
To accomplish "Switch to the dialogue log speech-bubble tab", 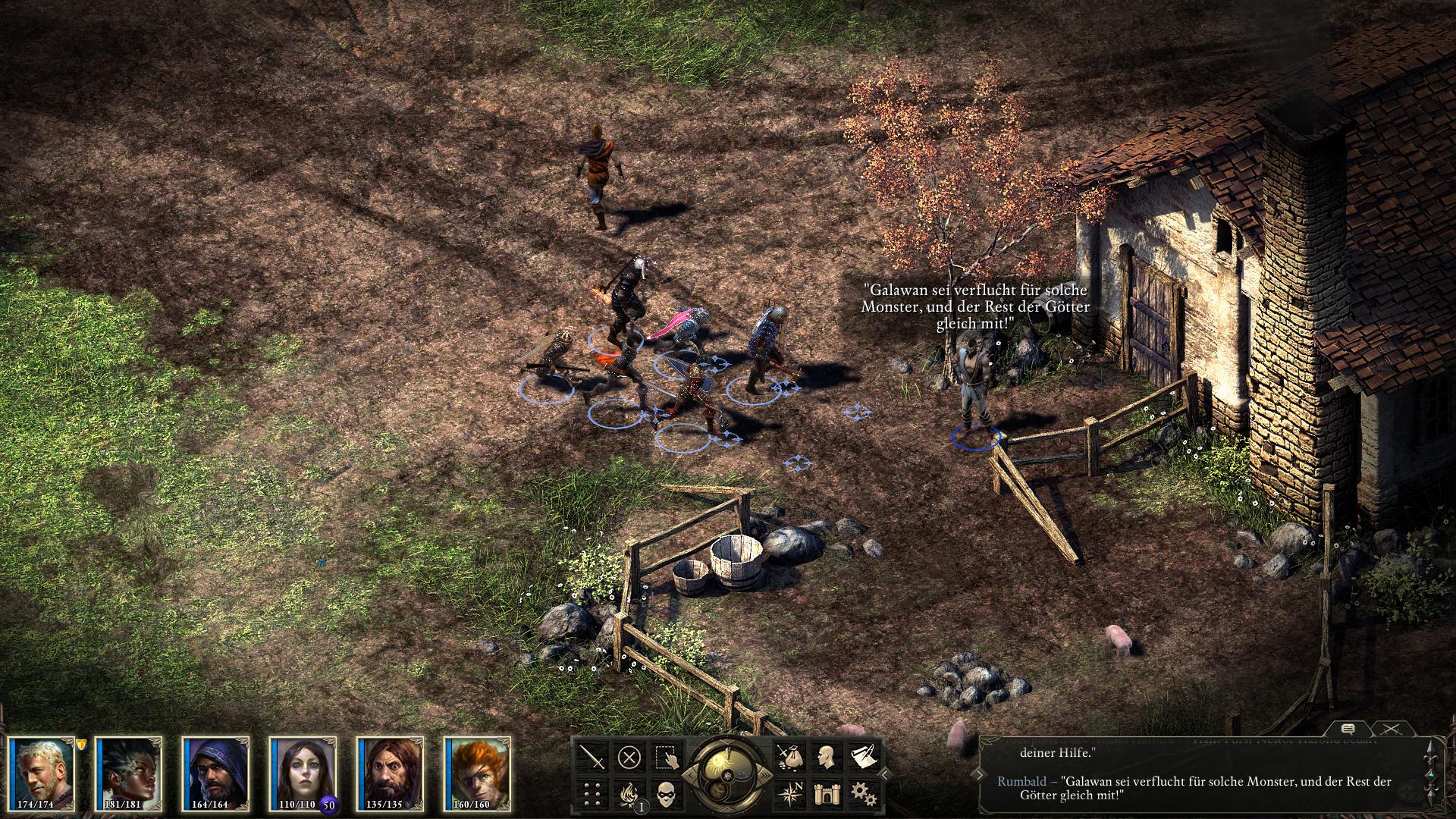I will pyautogui.click(x=1348, y=729).
